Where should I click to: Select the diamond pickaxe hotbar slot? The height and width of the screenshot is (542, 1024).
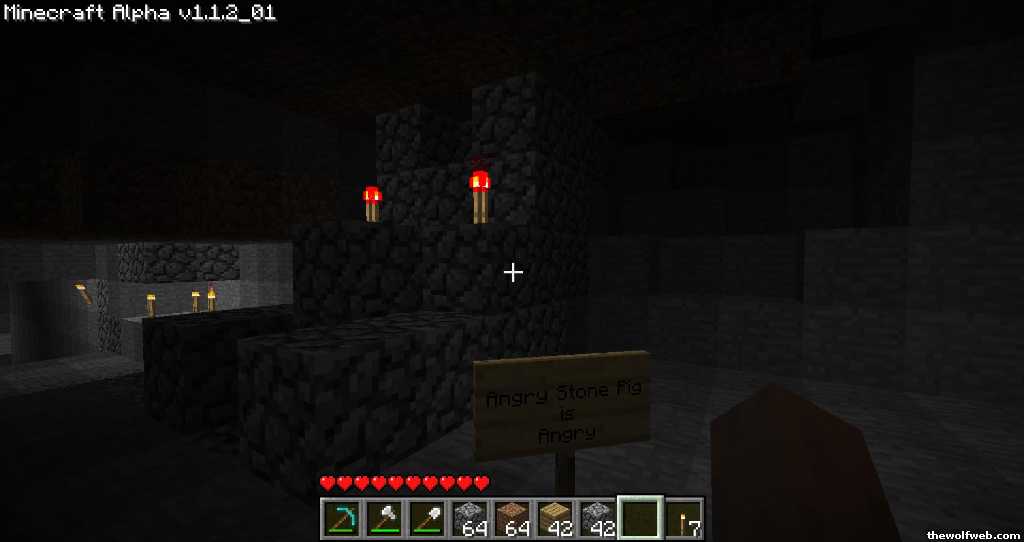340,517
